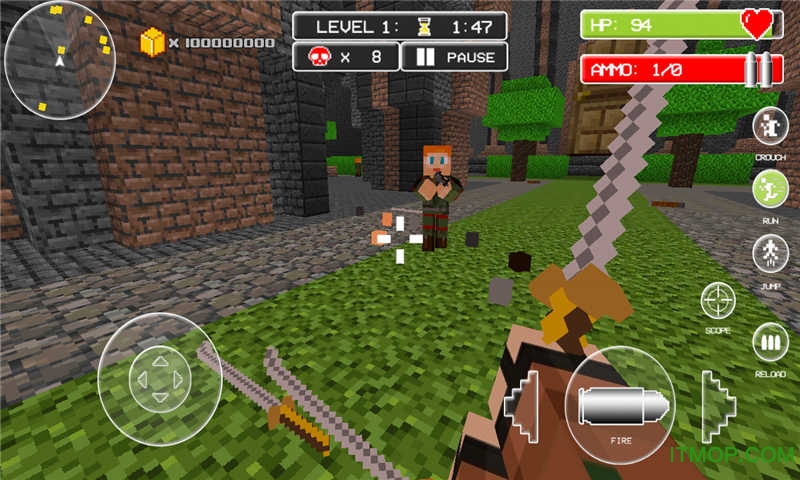Reload the weapon with RELOAD button
The image size is (800, 480).
[x=770, y=343]
